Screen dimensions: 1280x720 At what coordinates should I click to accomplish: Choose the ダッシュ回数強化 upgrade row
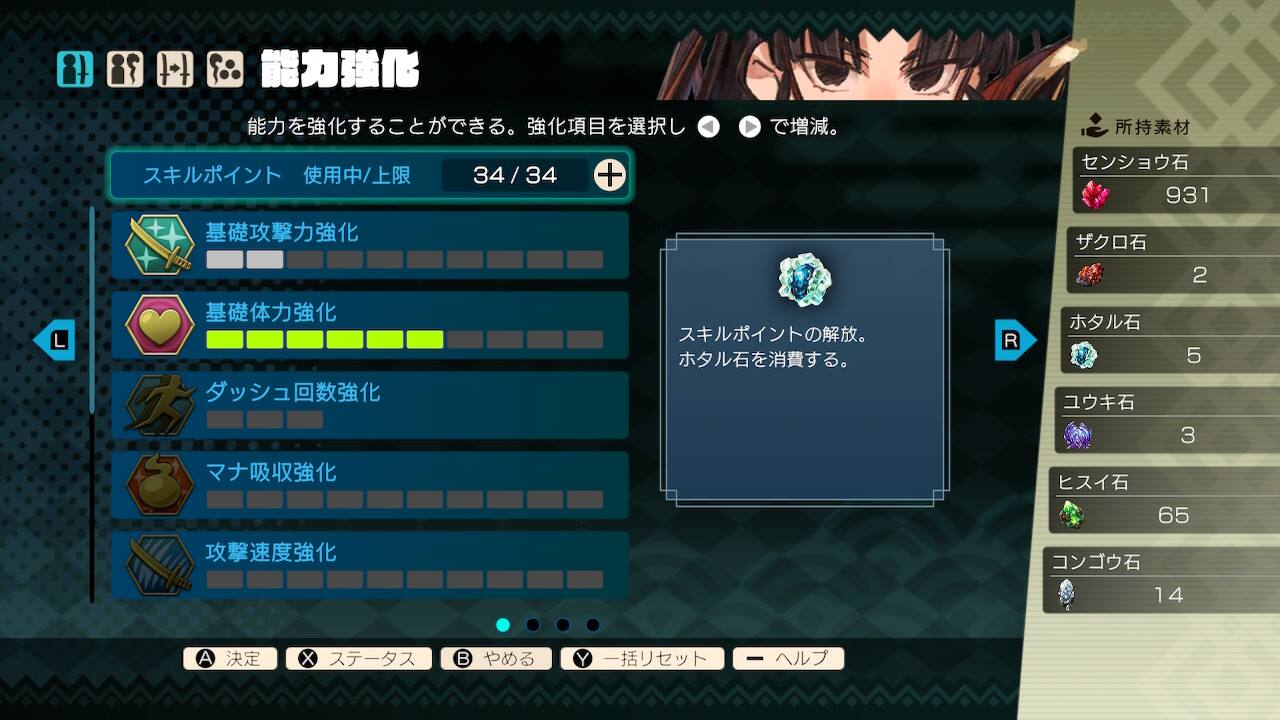369,405
